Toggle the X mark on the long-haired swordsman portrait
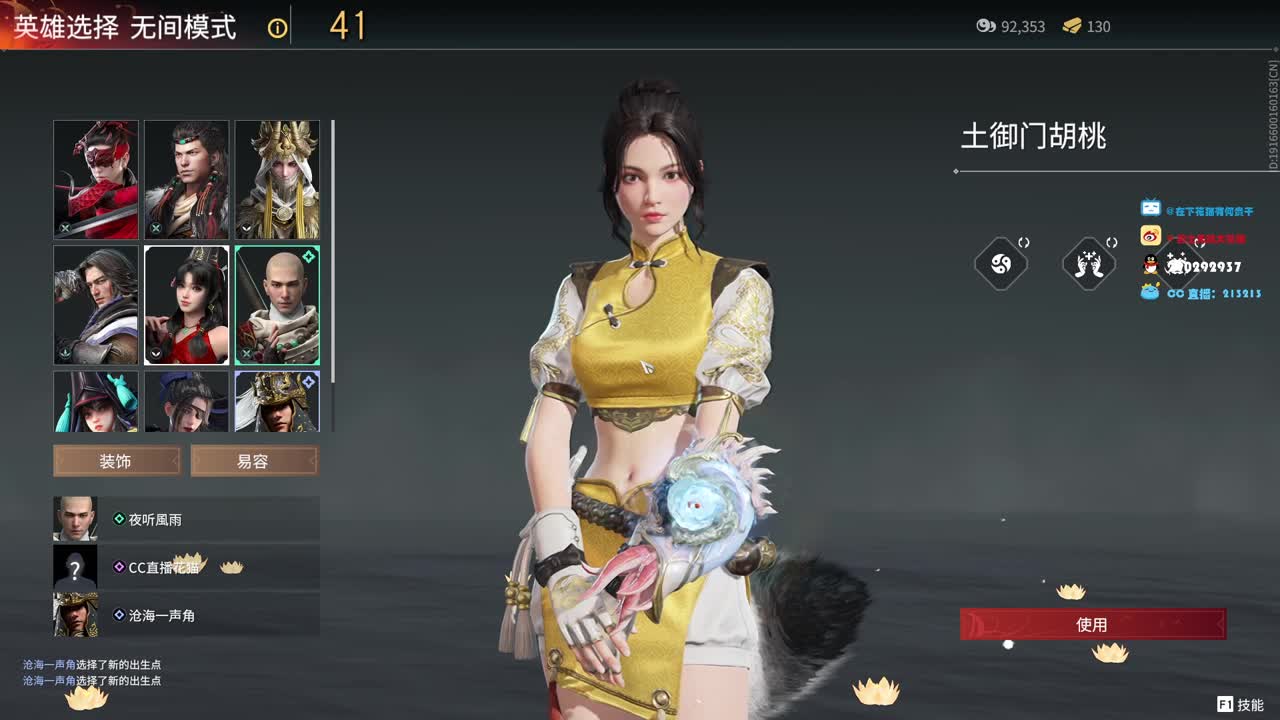 click(x=157, y=226)
